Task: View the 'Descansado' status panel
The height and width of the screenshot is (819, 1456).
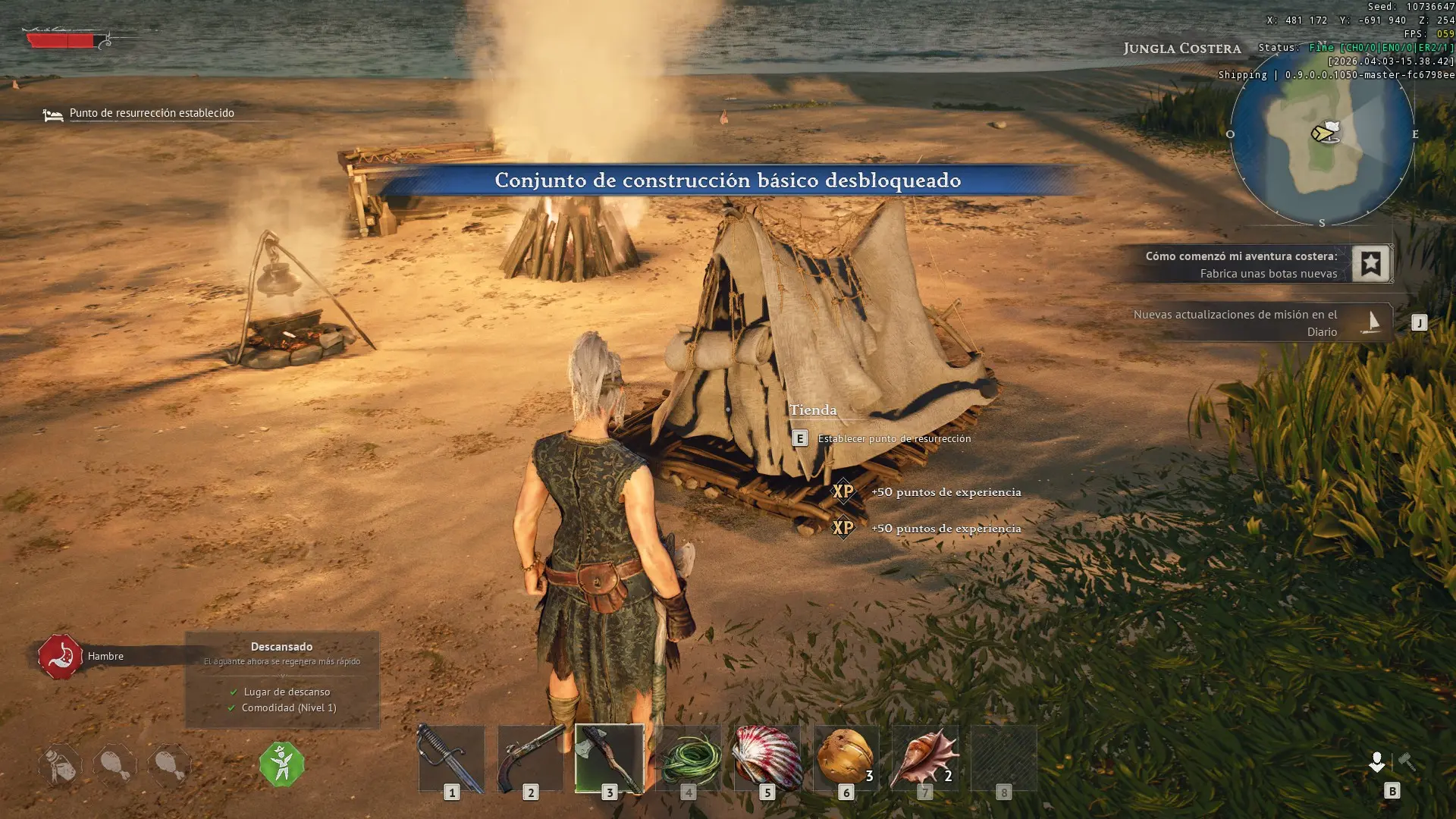Action: pos(282,679)
